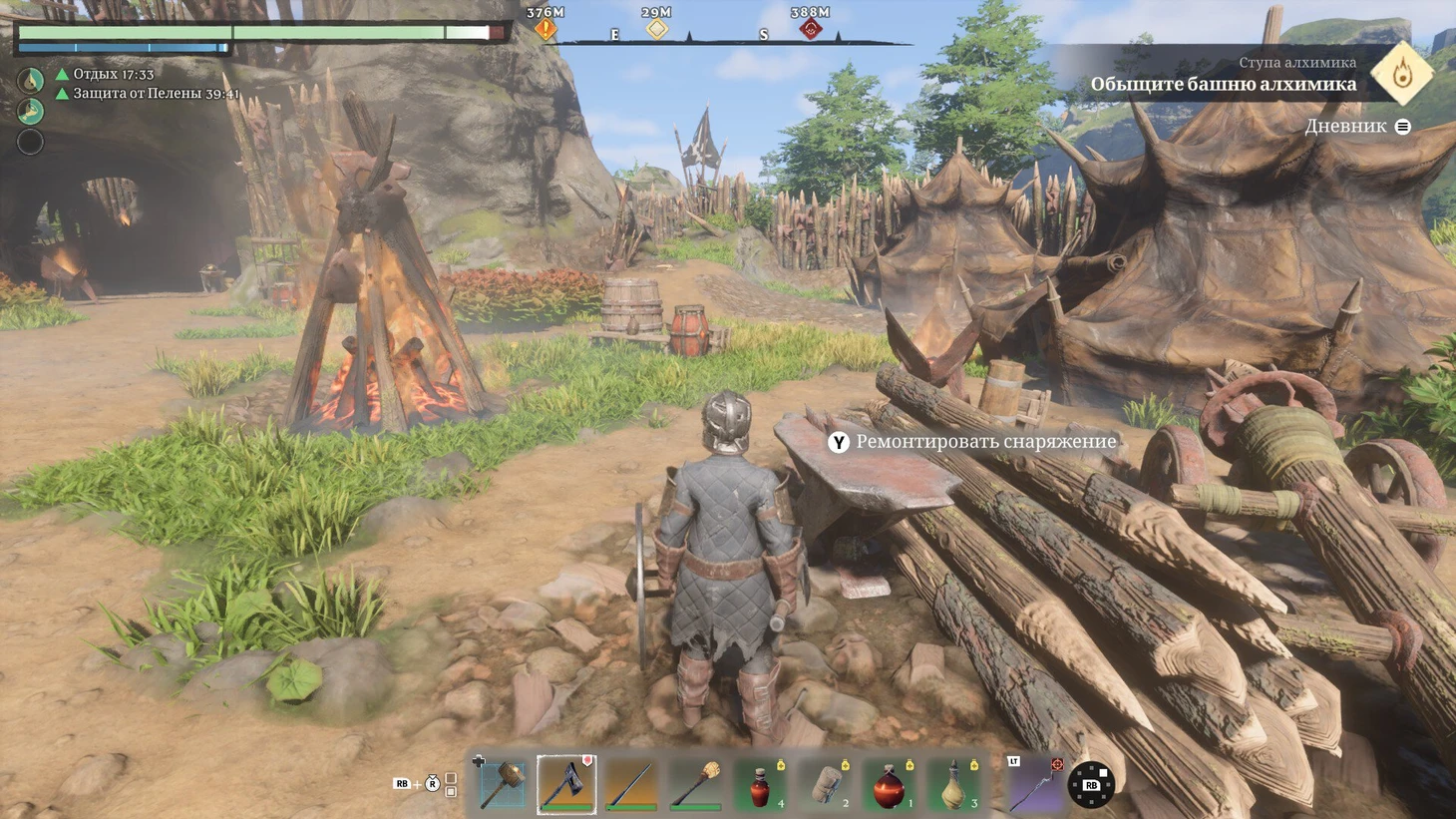This screenshot has width=1456, height=819.
Task: Select the axe hotbar slot
Action: click(566, 784)
